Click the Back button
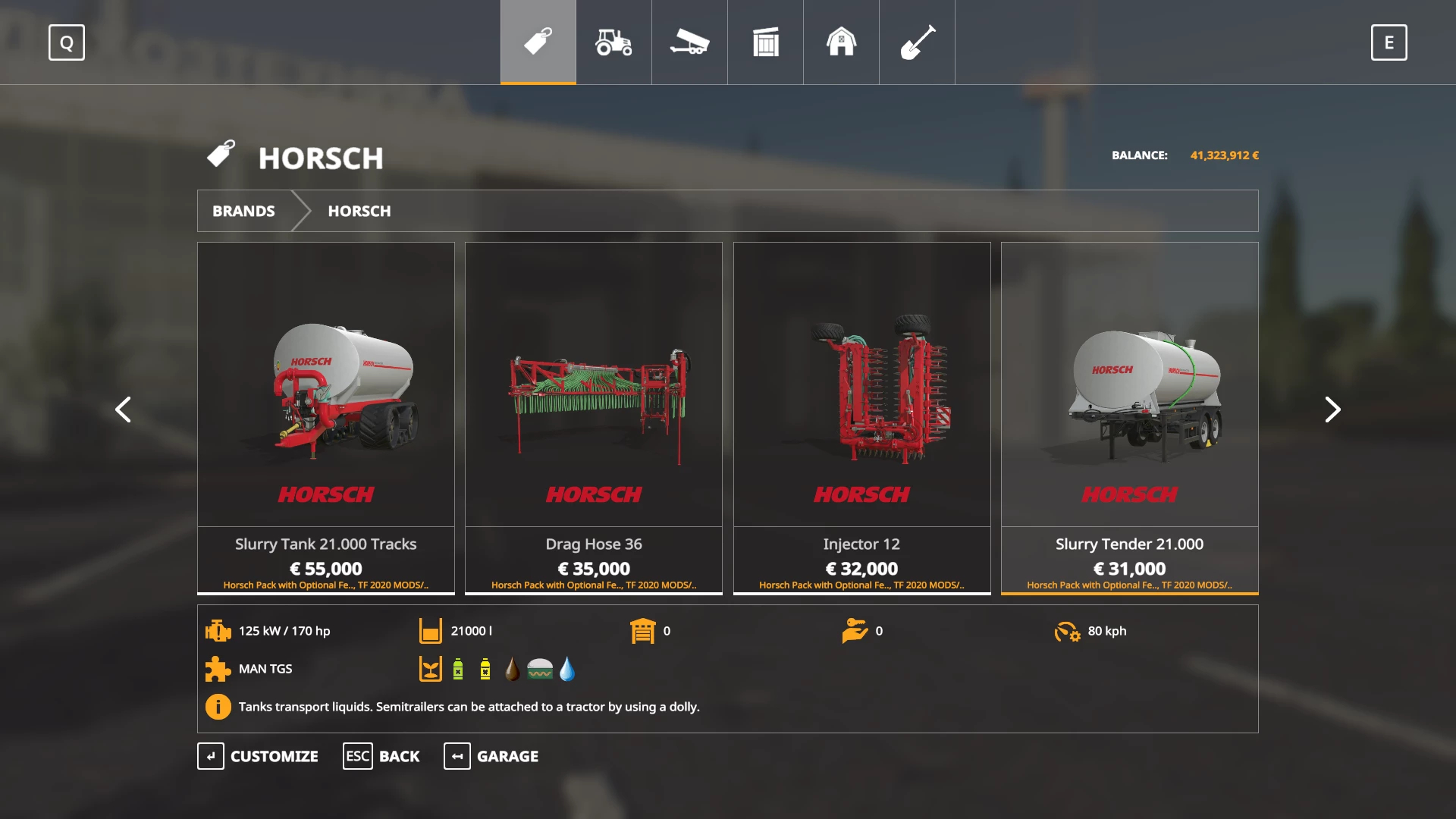 point(381,756)
